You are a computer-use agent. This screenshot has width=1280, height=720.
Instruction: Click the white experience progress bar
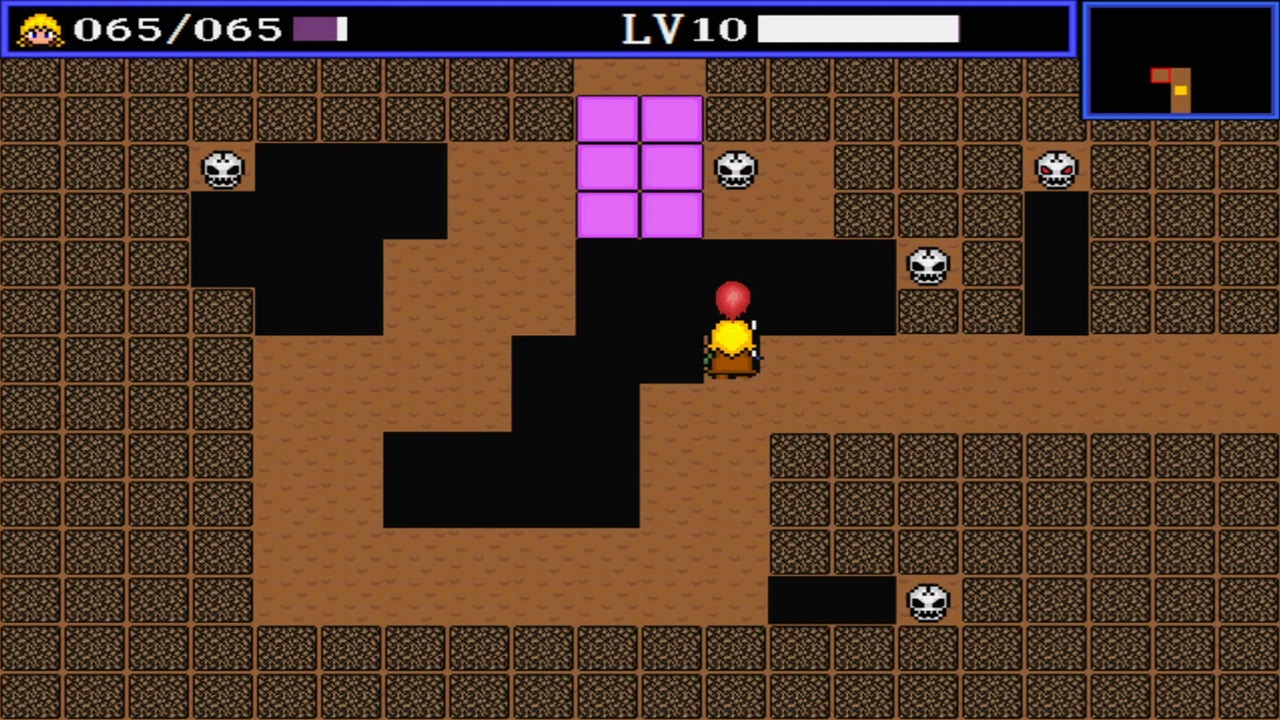click(858, 29)
